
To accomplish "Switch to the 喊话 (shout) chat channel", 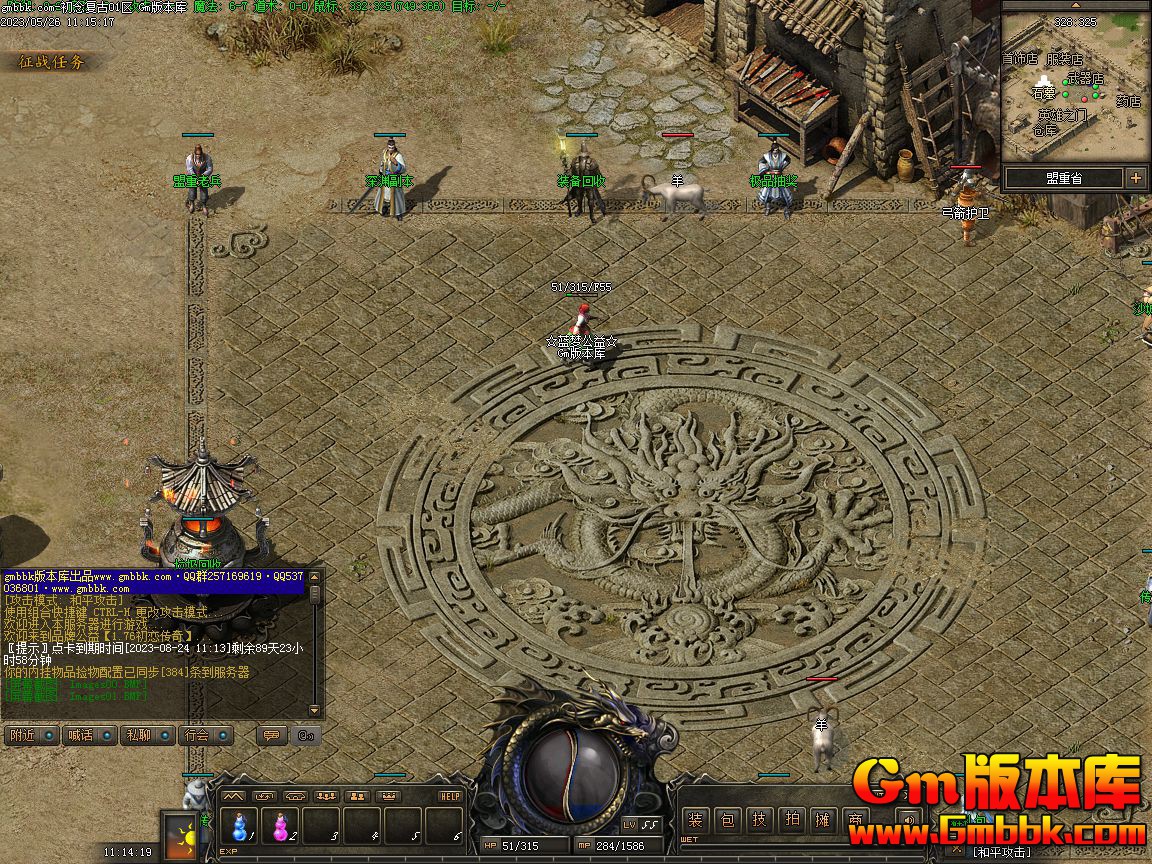I will click(x=79, y=735).
